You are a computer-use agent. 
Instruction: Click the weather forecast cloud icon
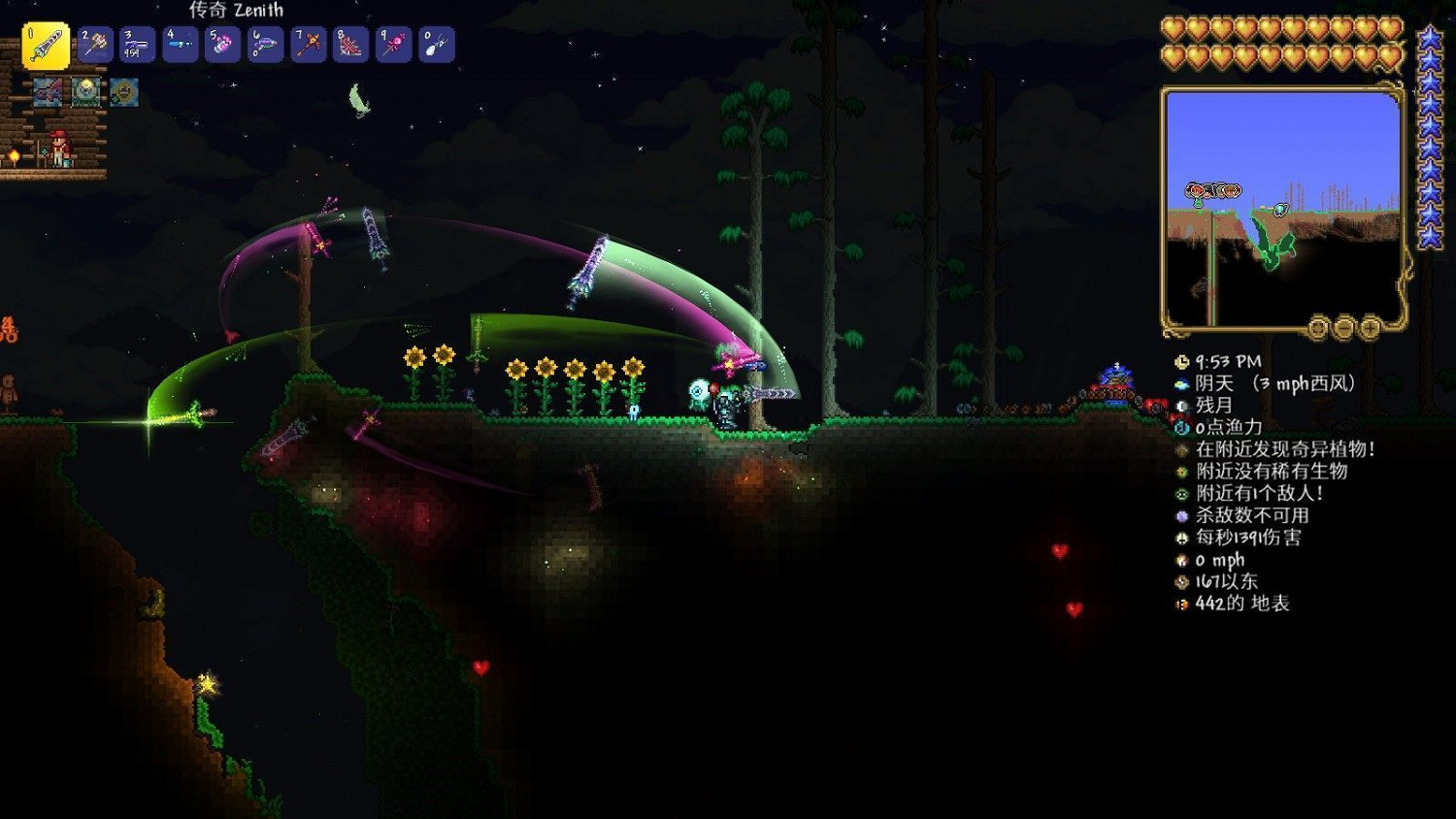1181,383
